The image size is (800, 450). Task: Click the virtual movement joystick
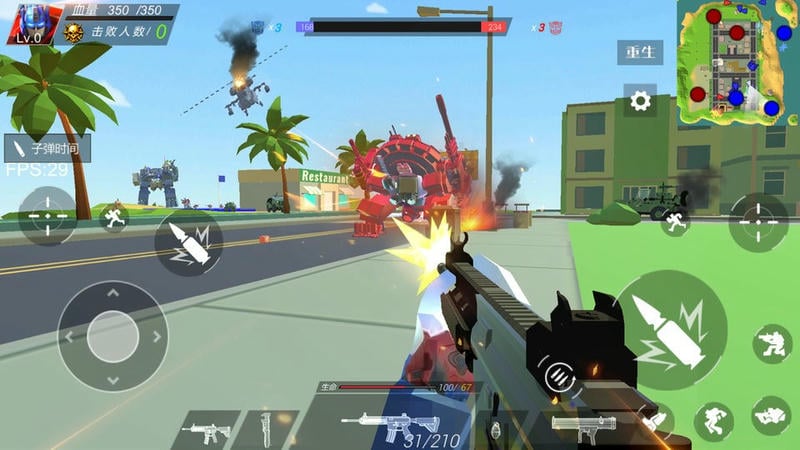tap(112, 336)
